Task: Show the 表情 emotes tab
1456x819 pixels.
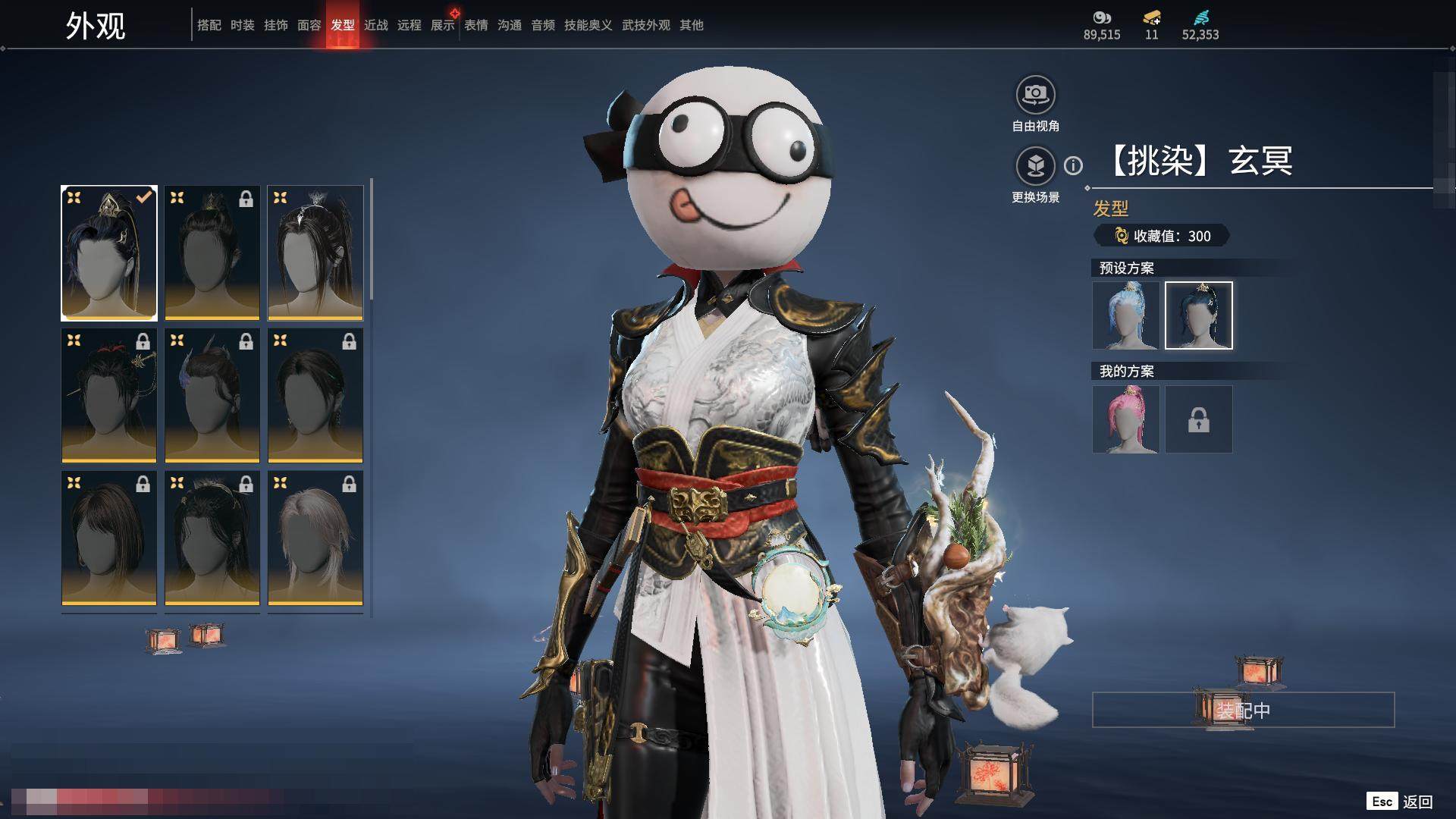Action: click(x=476, y=25)
